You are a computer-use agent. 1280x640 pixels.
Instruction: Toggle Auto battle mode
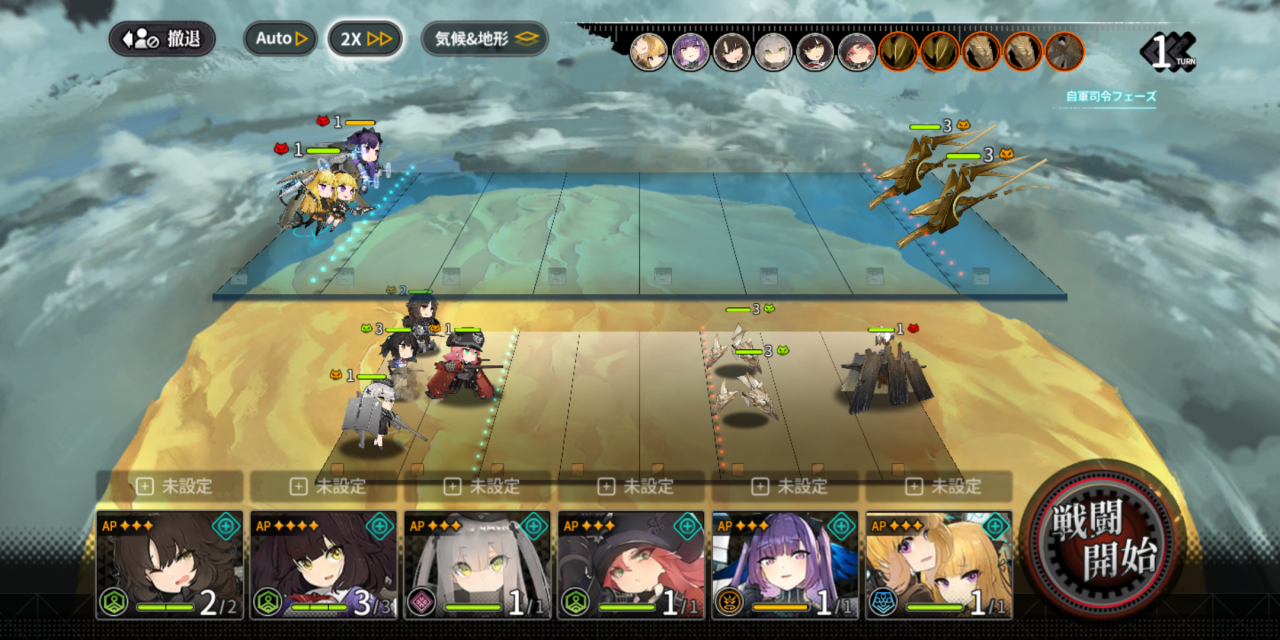coord(280,39)
